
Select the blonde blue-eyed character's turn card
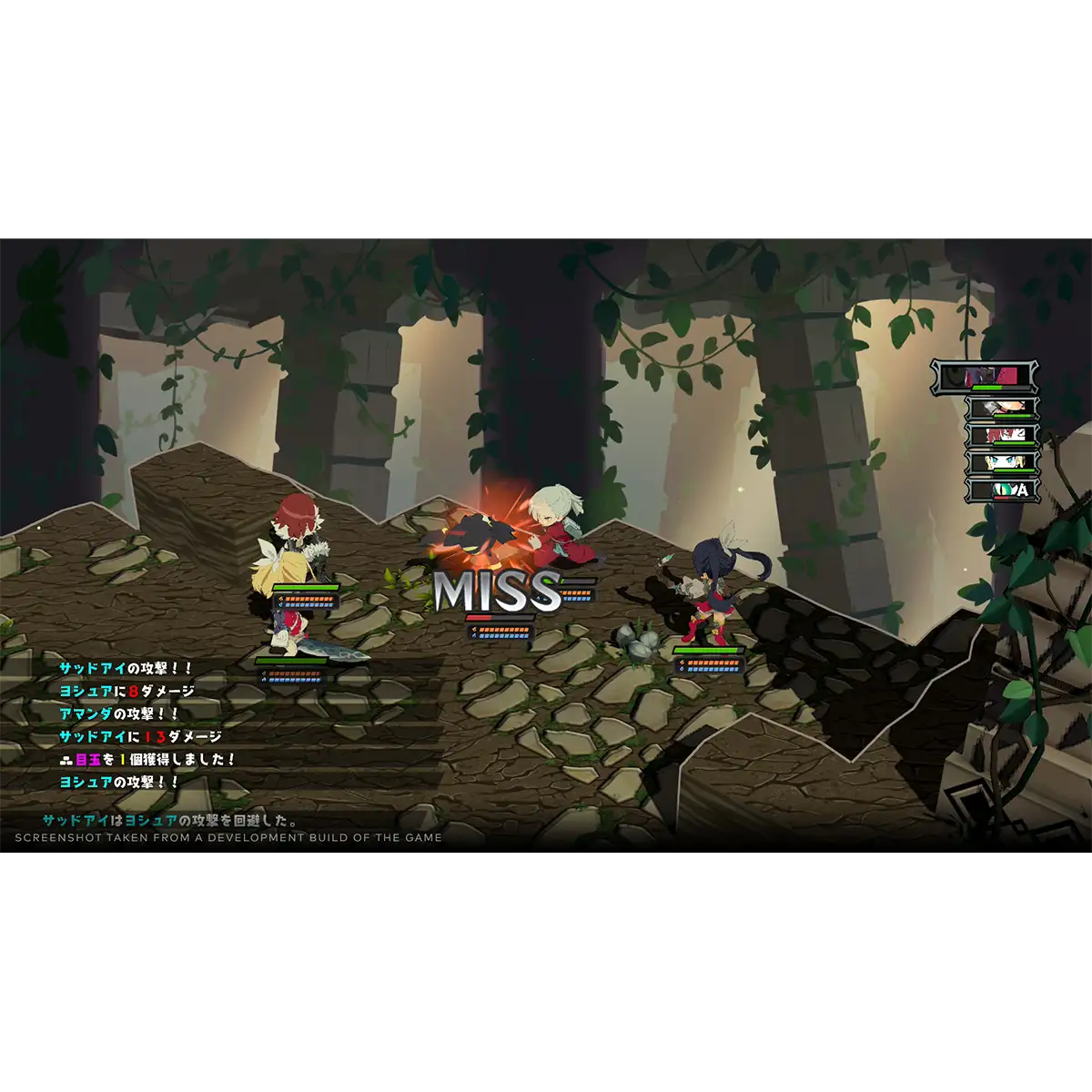click(x=1000, y=463)
